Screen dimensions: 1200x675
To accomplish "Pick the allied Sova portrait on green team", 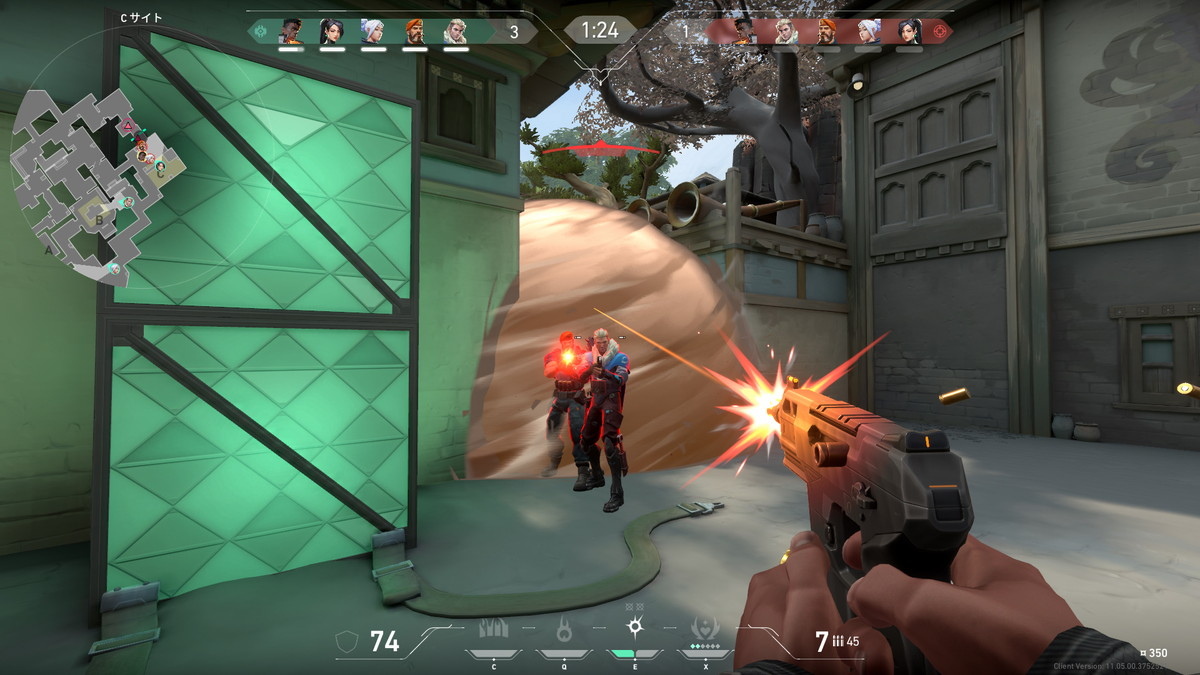I will tap(456, 31).
